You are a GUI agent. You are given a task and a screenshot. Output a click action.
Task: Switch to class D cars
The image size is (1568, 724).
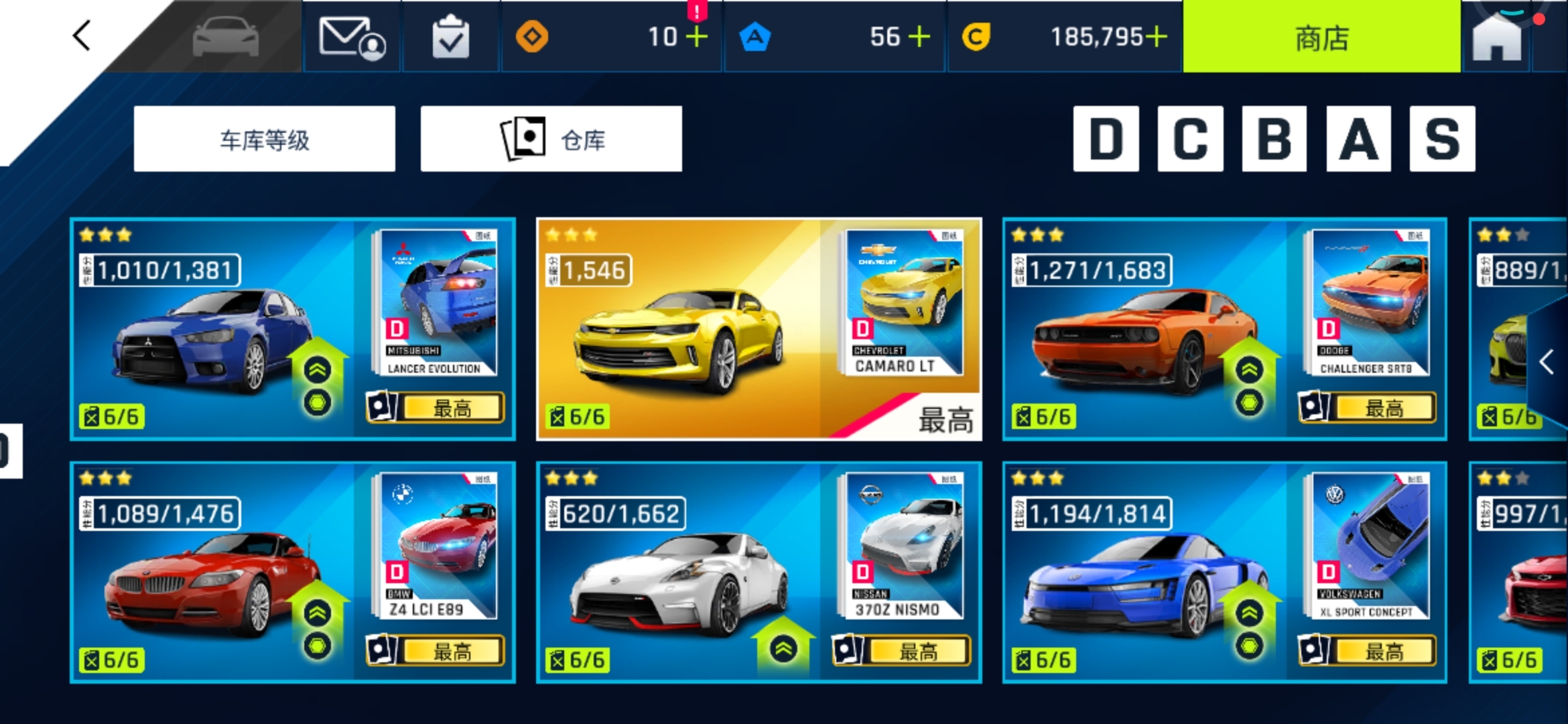[x=1106, y=139]
